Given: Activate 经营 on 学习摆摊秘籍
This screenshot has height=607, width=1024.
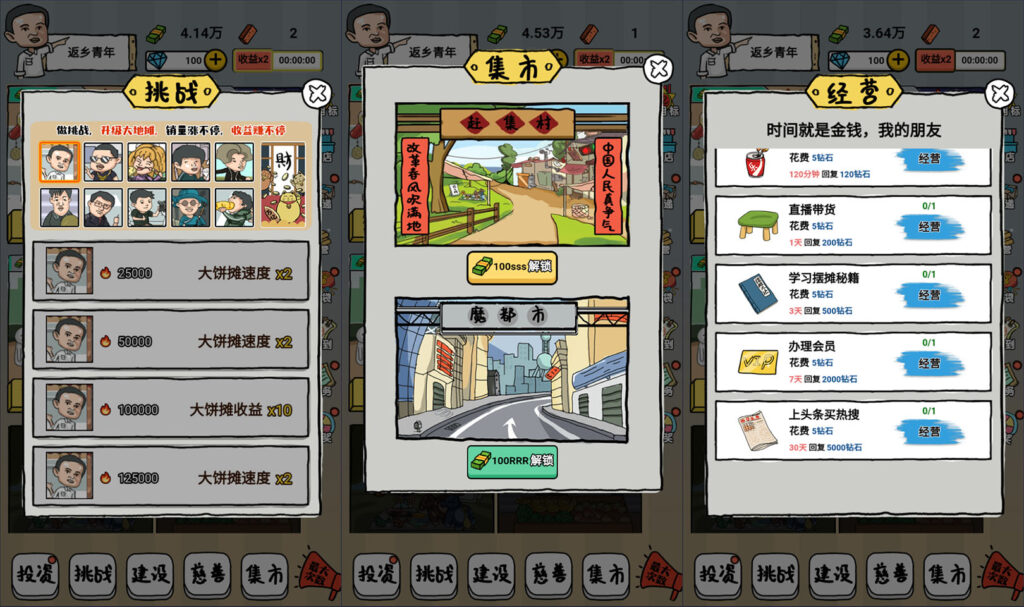Looking at the screenshot, I should pos(929,295).
